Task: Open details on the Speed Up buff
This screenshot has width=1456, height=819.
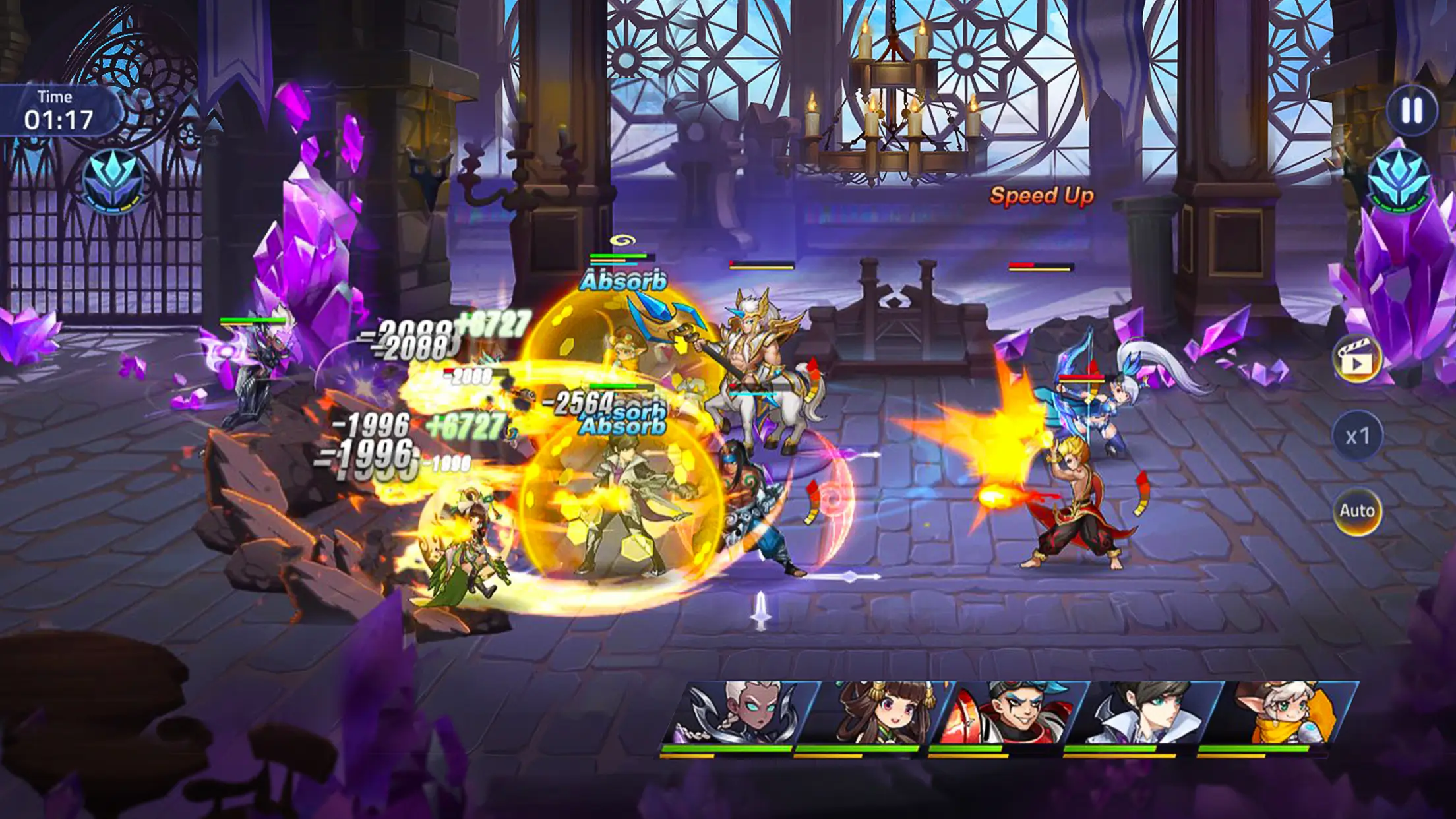Action: pyautogui.click(x=1039, y=196)
